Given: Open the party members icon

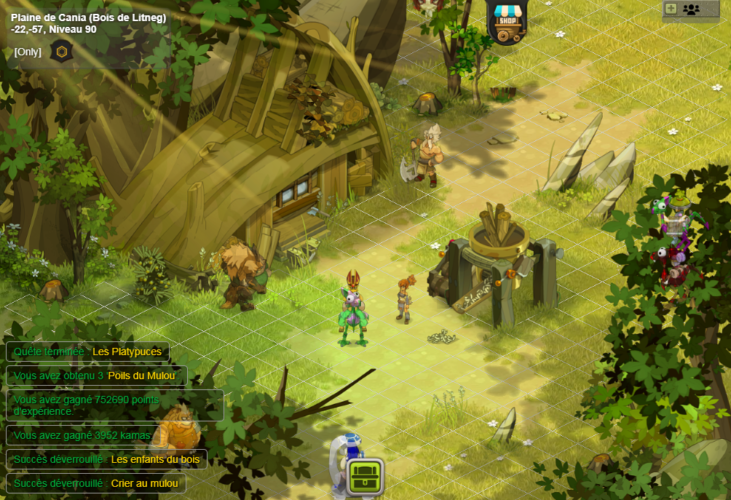Looking at the screenshot, I should point(691,9).
